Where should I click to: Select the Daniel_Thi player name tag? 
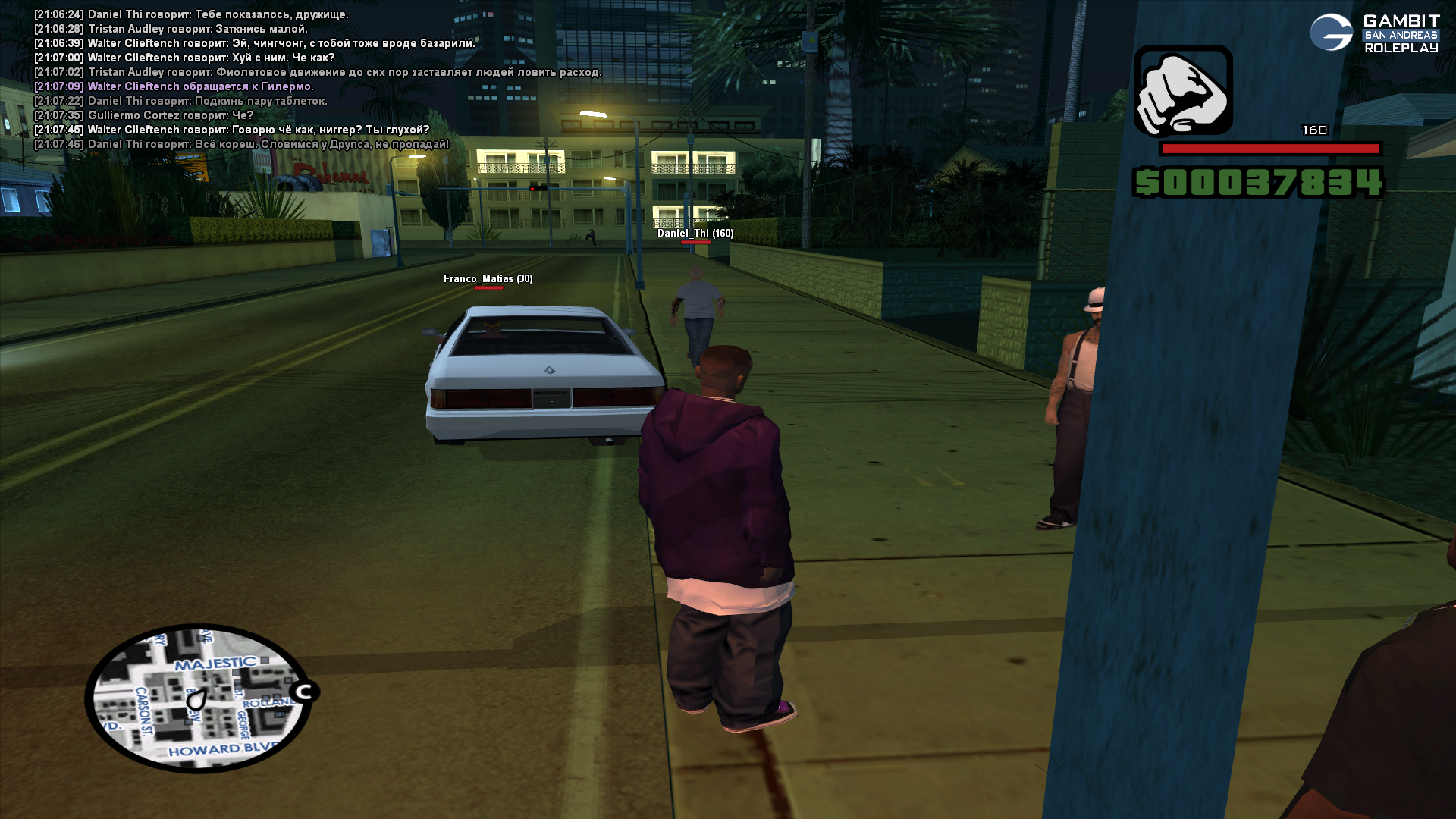pyautogui.click(x=695, y=234)
